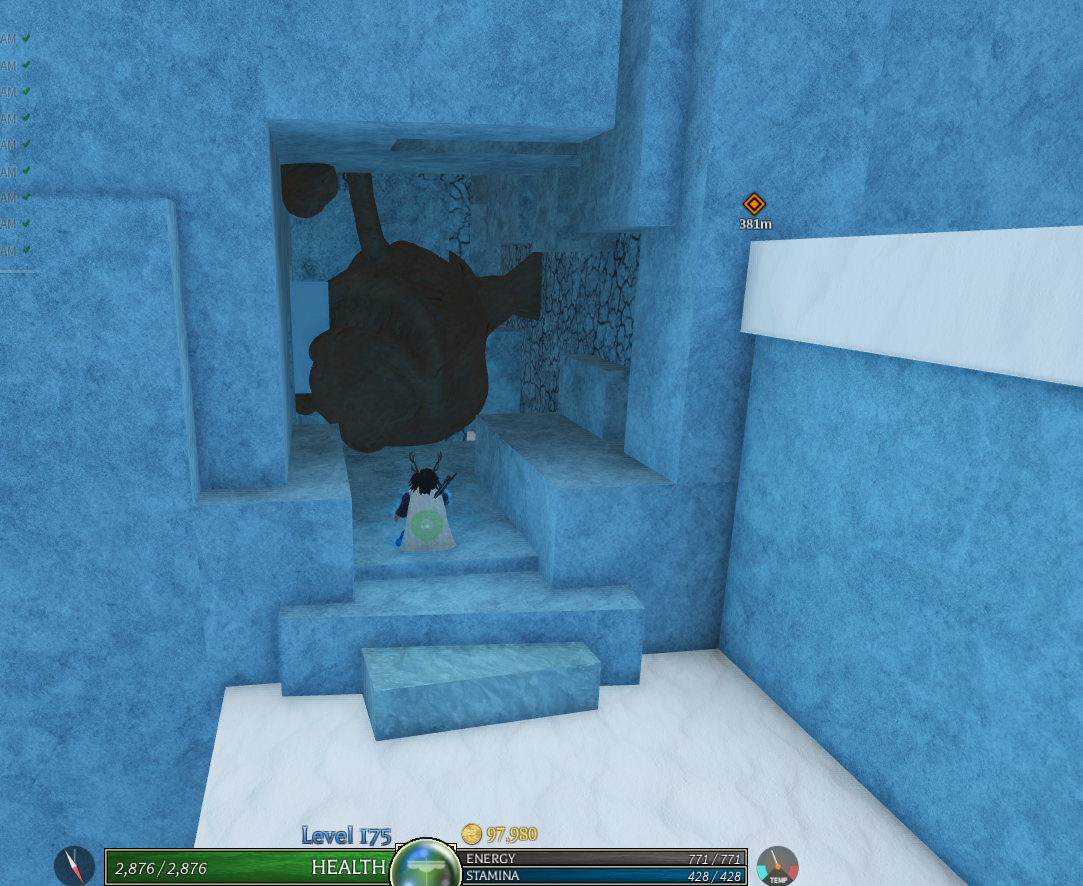
Task: Open the central orb between the bars
Action: coord(427,866)
